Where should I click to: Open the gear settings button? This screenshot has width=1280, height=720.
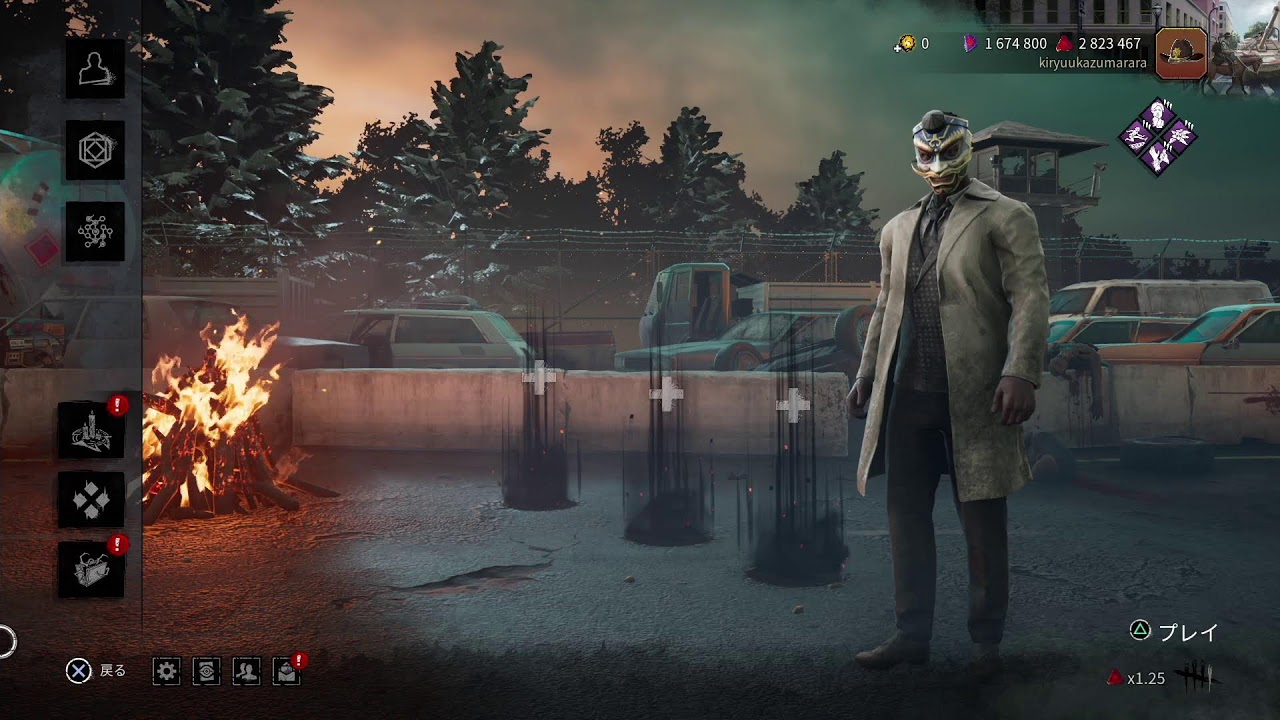[167, 671]
